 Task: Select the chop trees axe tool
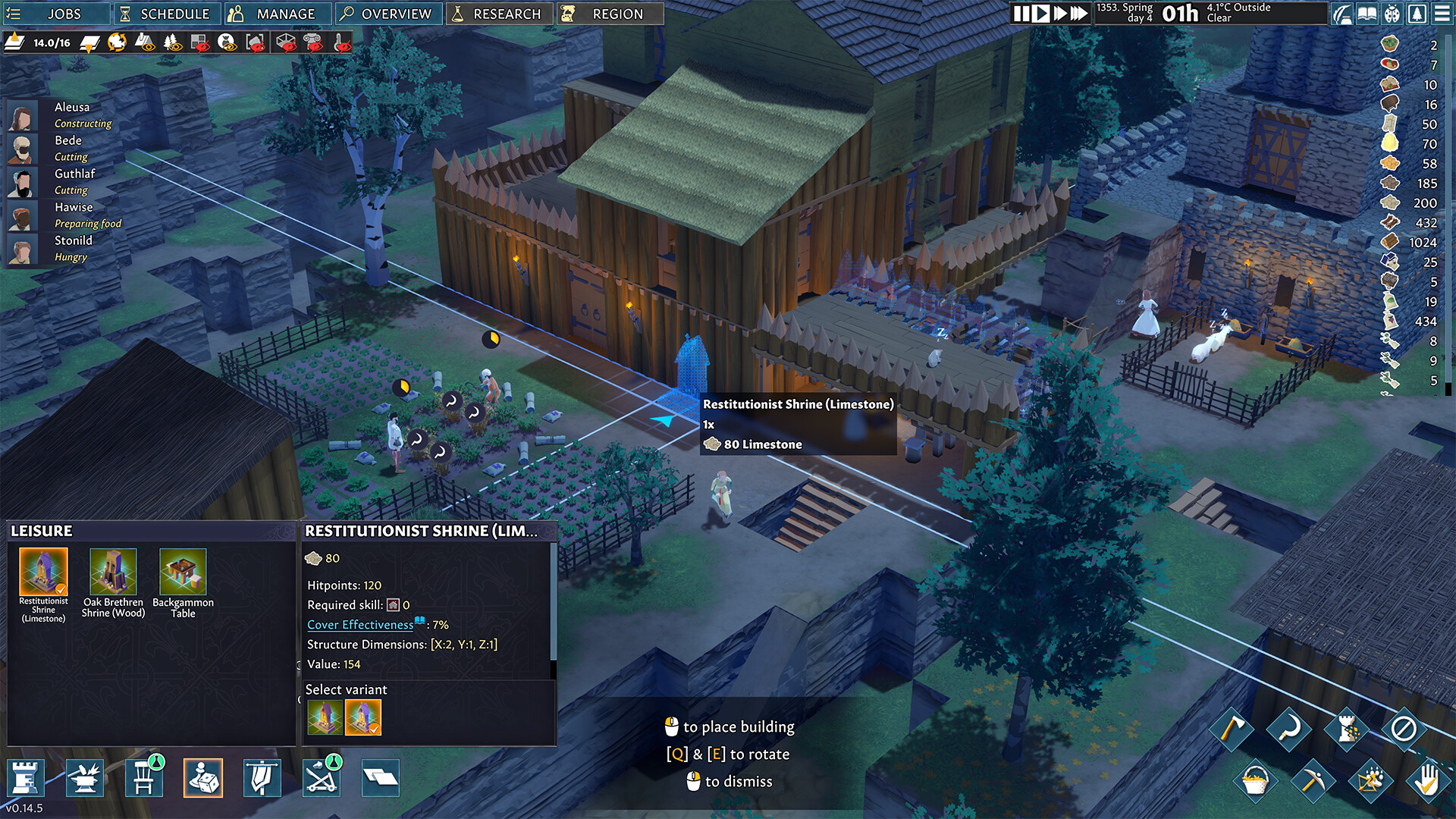click(1232, 730)
